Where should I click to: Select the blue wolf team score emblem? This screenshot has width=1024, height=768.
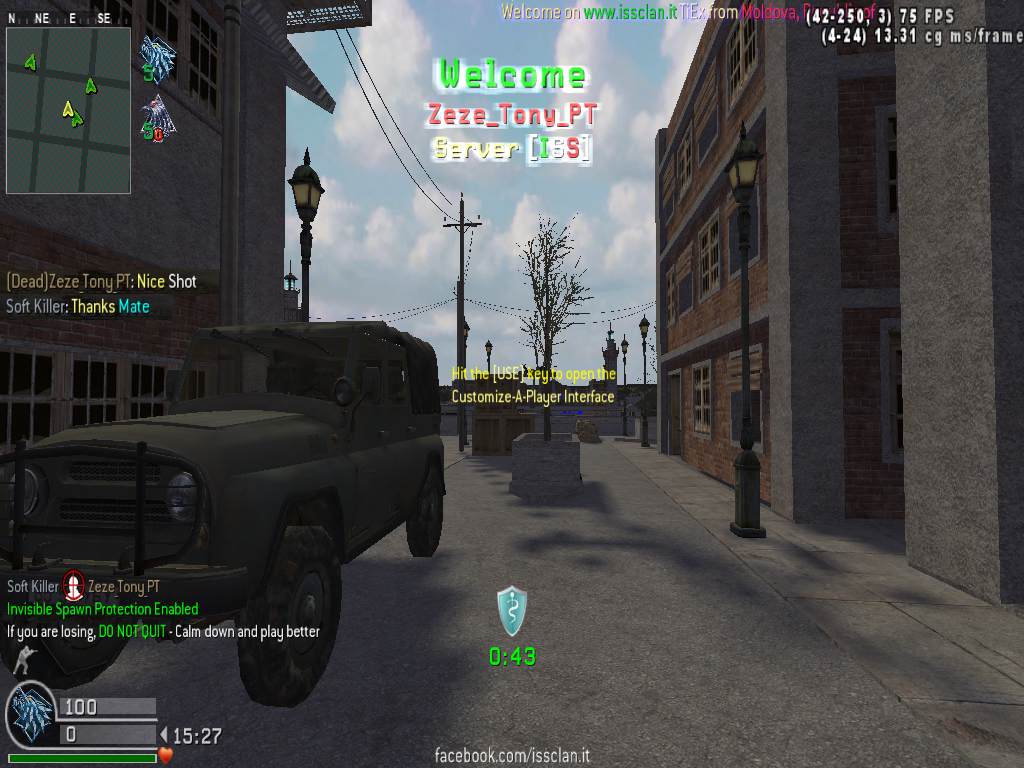[157, 57]
